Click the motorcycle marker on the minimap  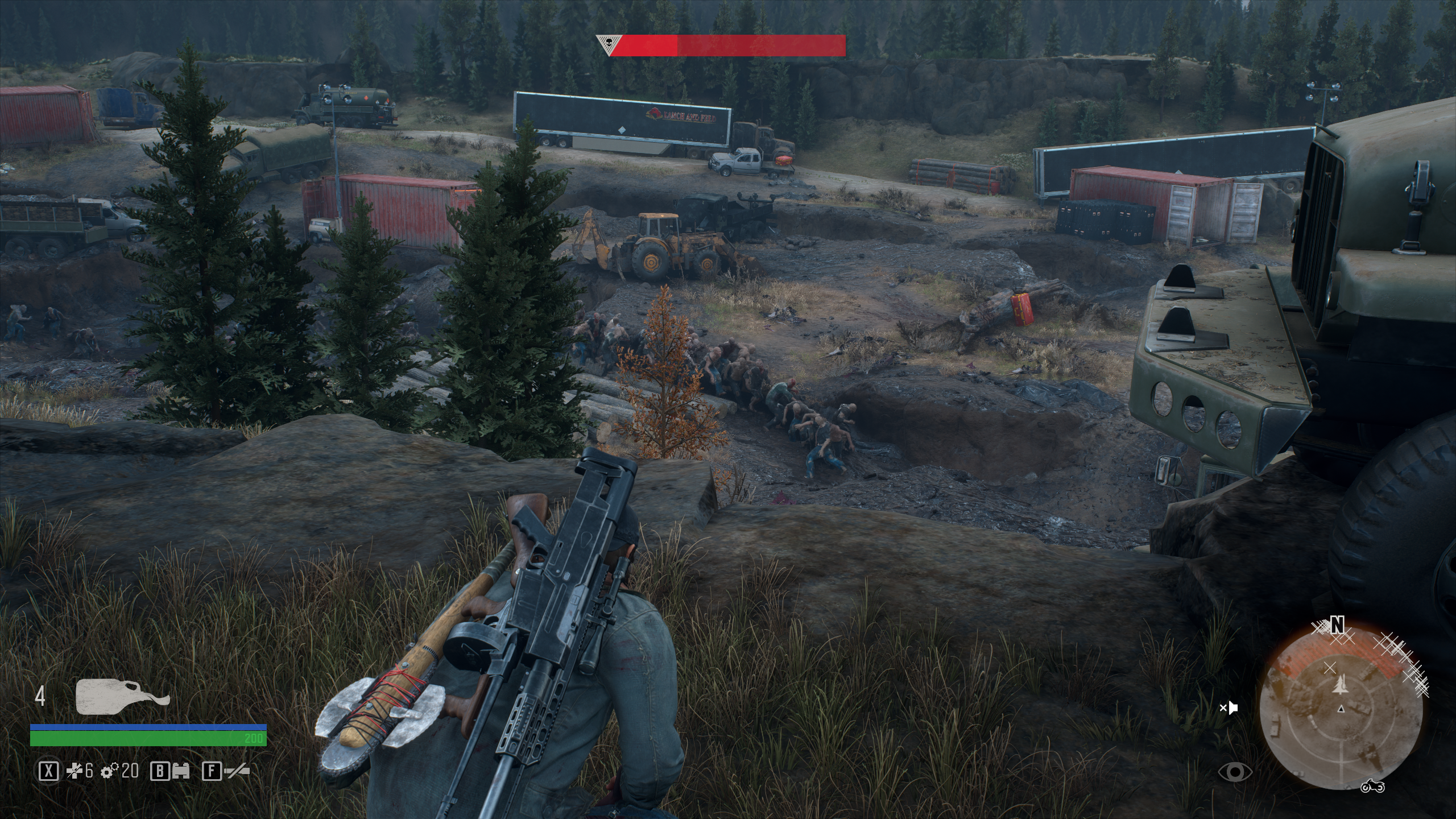(x=1372, y=785)
